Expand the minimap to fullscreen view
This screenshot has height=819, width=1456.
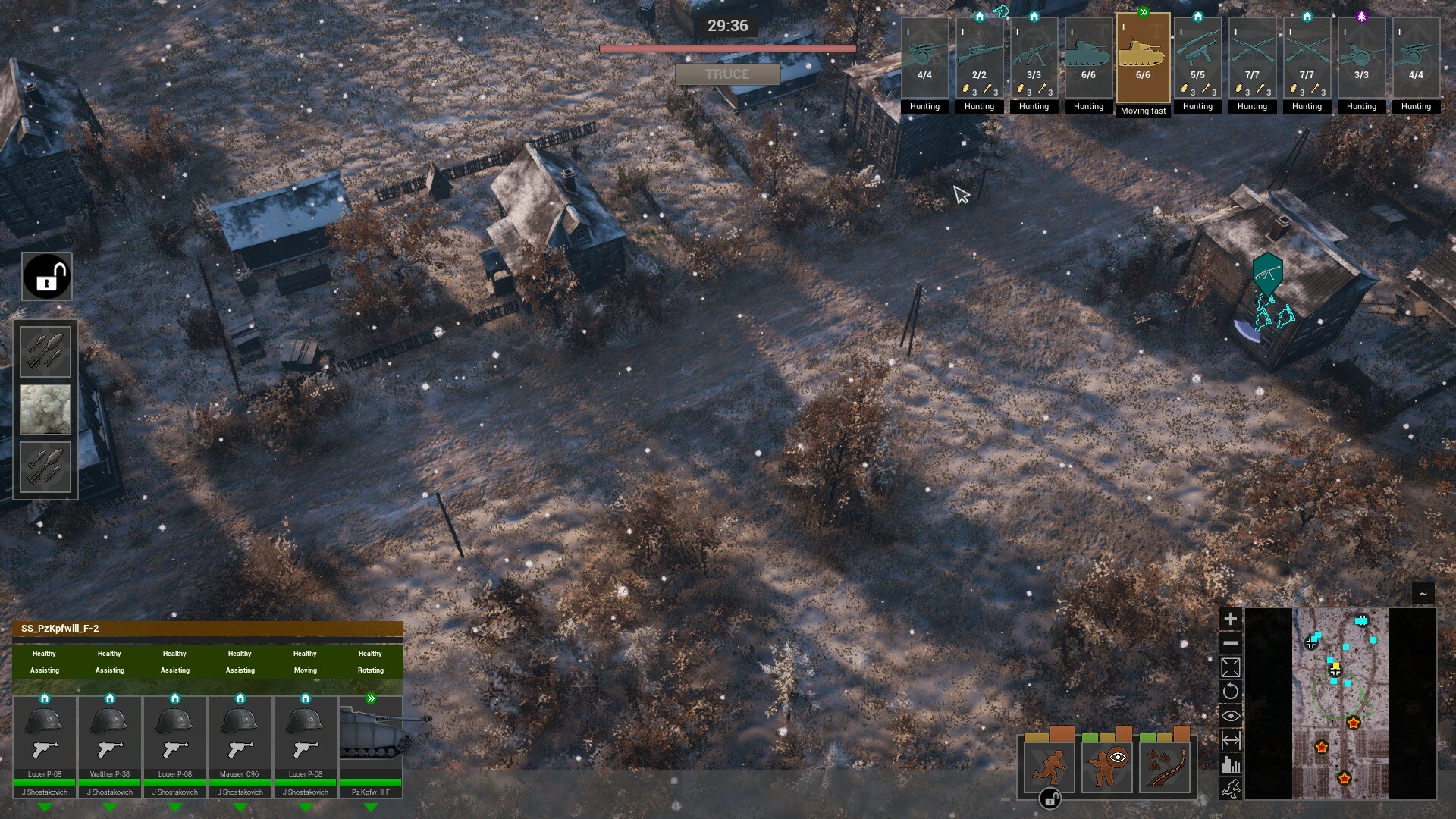pos(1231,667)
